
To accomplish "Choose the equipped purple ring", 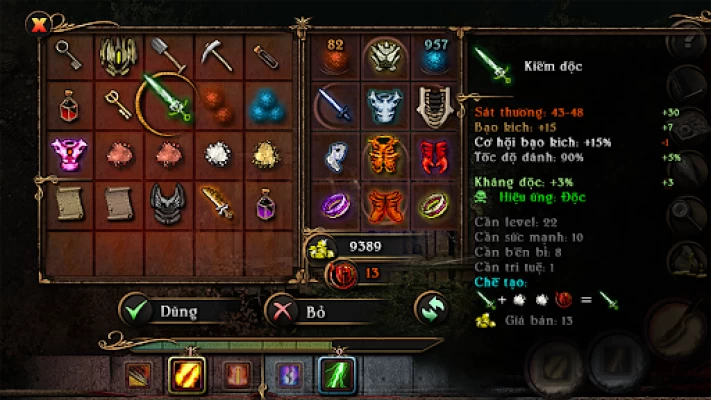I will (334, 204).
